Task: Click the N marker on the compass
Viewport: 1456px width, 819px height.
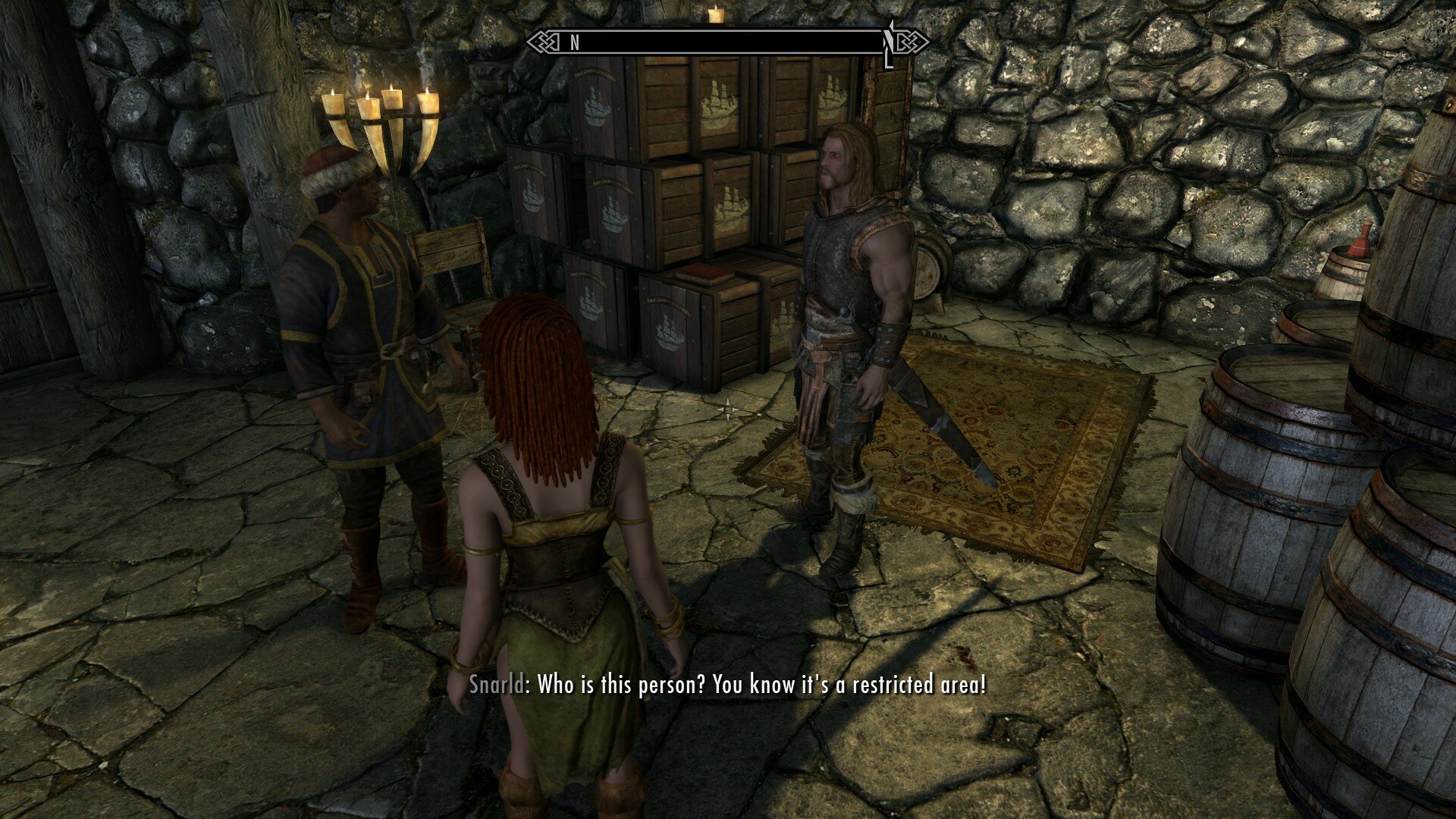Action: click(574, 43)
